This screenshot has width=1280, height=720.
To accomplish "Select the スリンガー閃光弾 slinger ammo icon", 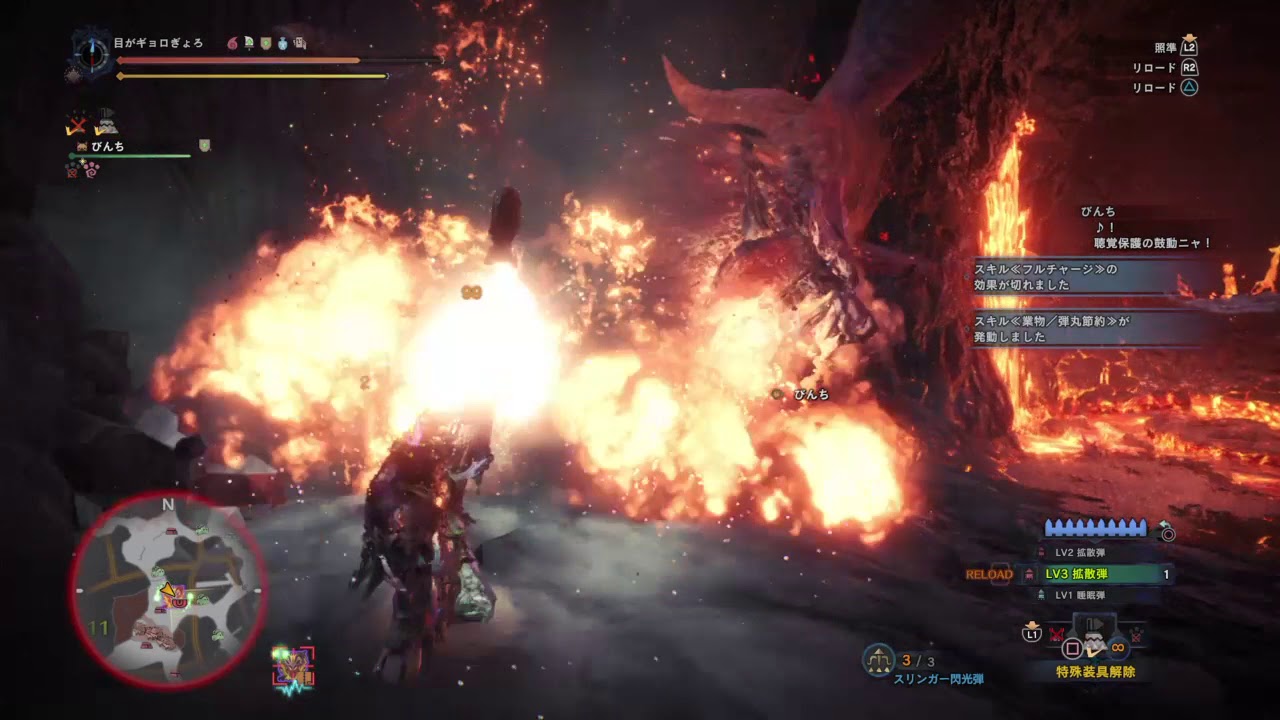I will (878, 659).
